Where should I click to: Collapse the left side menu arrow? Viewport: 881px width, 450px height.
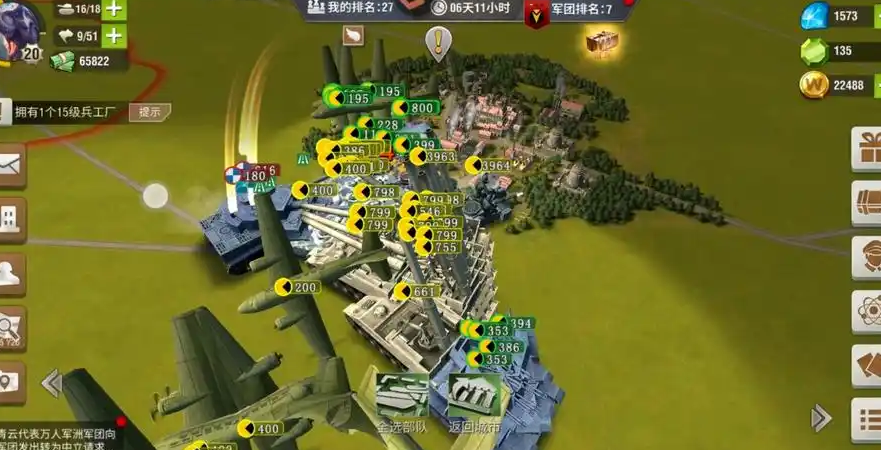click(x=51, y=382)
